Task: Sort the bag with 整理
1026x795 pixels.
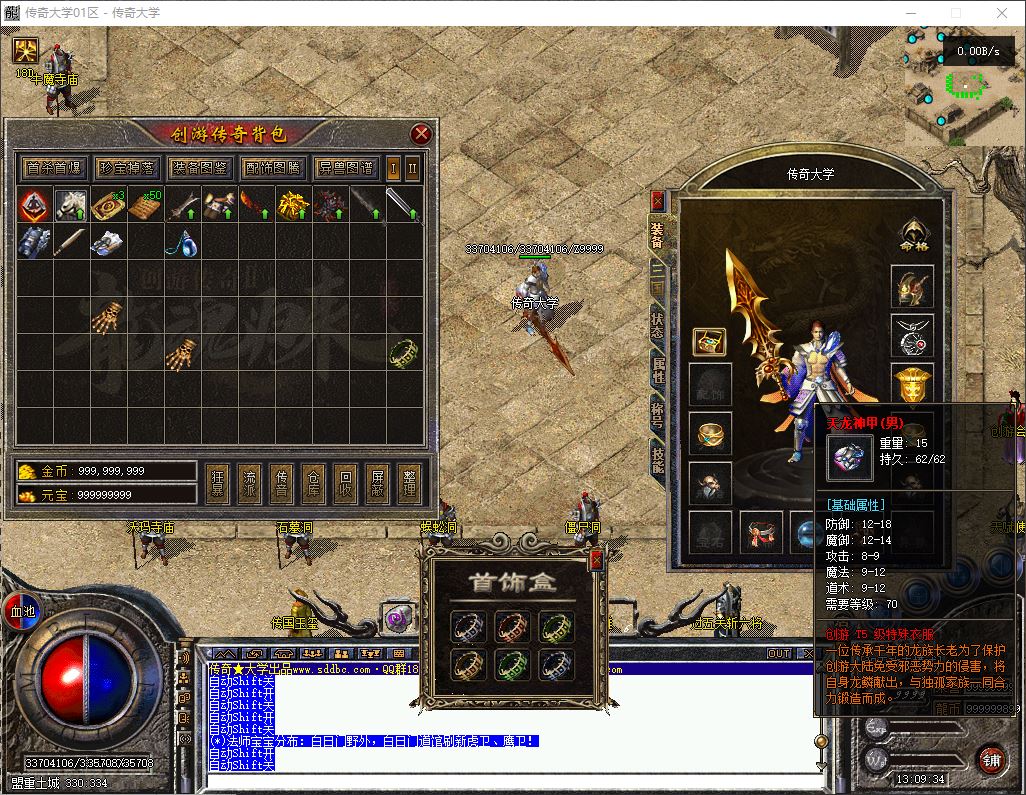Action: 409,484
